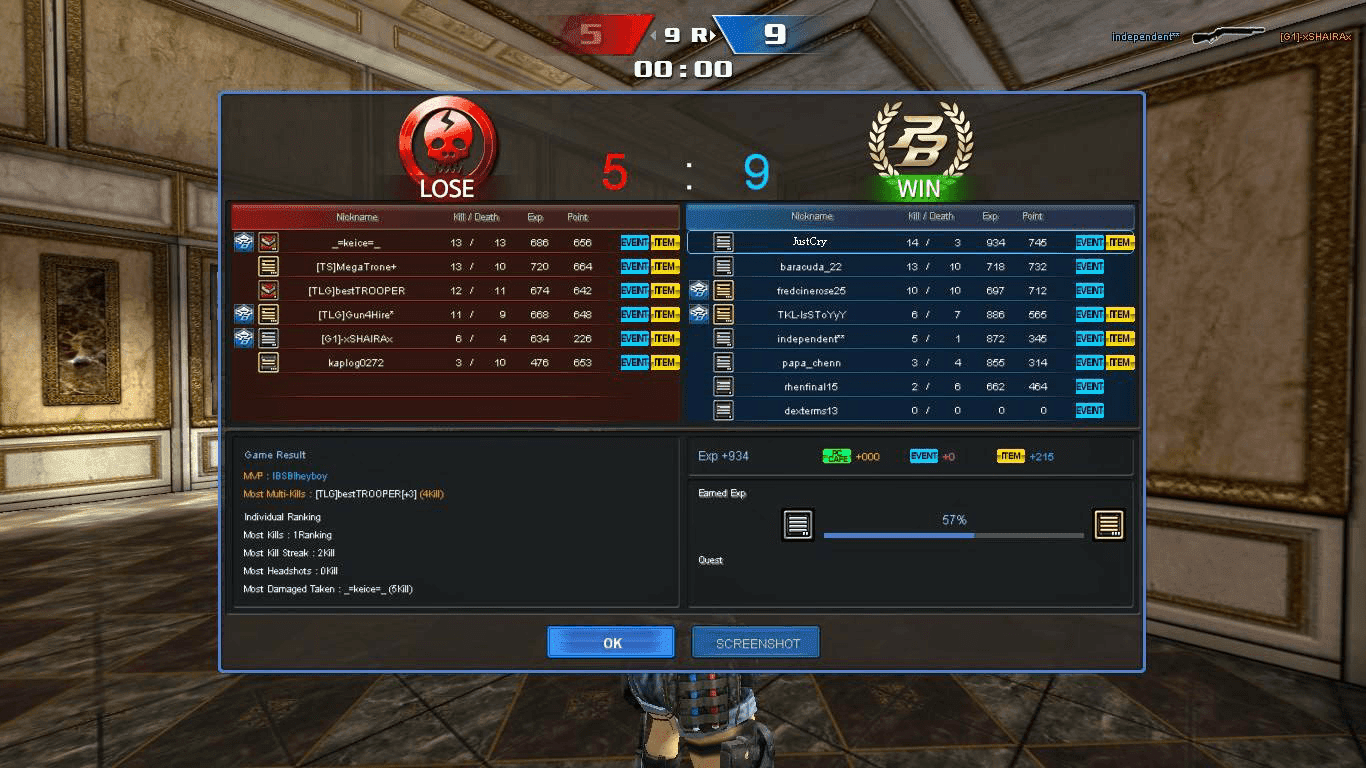Toggle the EVENT badge on kaplog0272's row
Image resolution: width=1366 pixels, height=768 pixels.
click(x=635, y=362)
